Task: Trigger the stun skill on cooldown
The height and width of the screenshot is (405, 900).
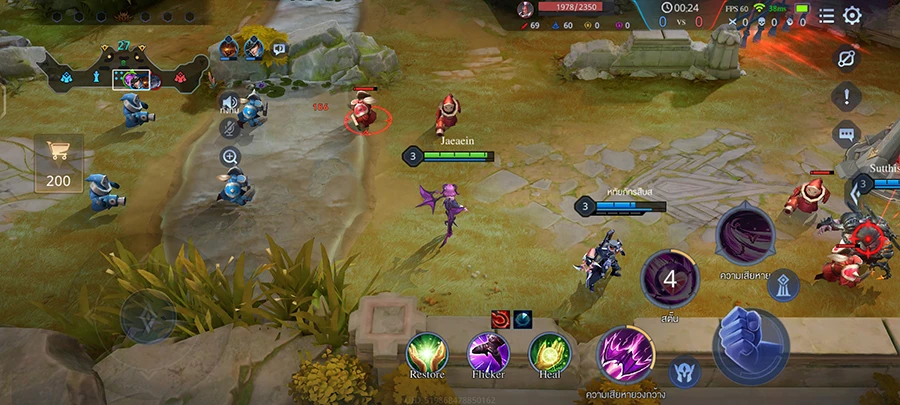Action: pos(669,280)
